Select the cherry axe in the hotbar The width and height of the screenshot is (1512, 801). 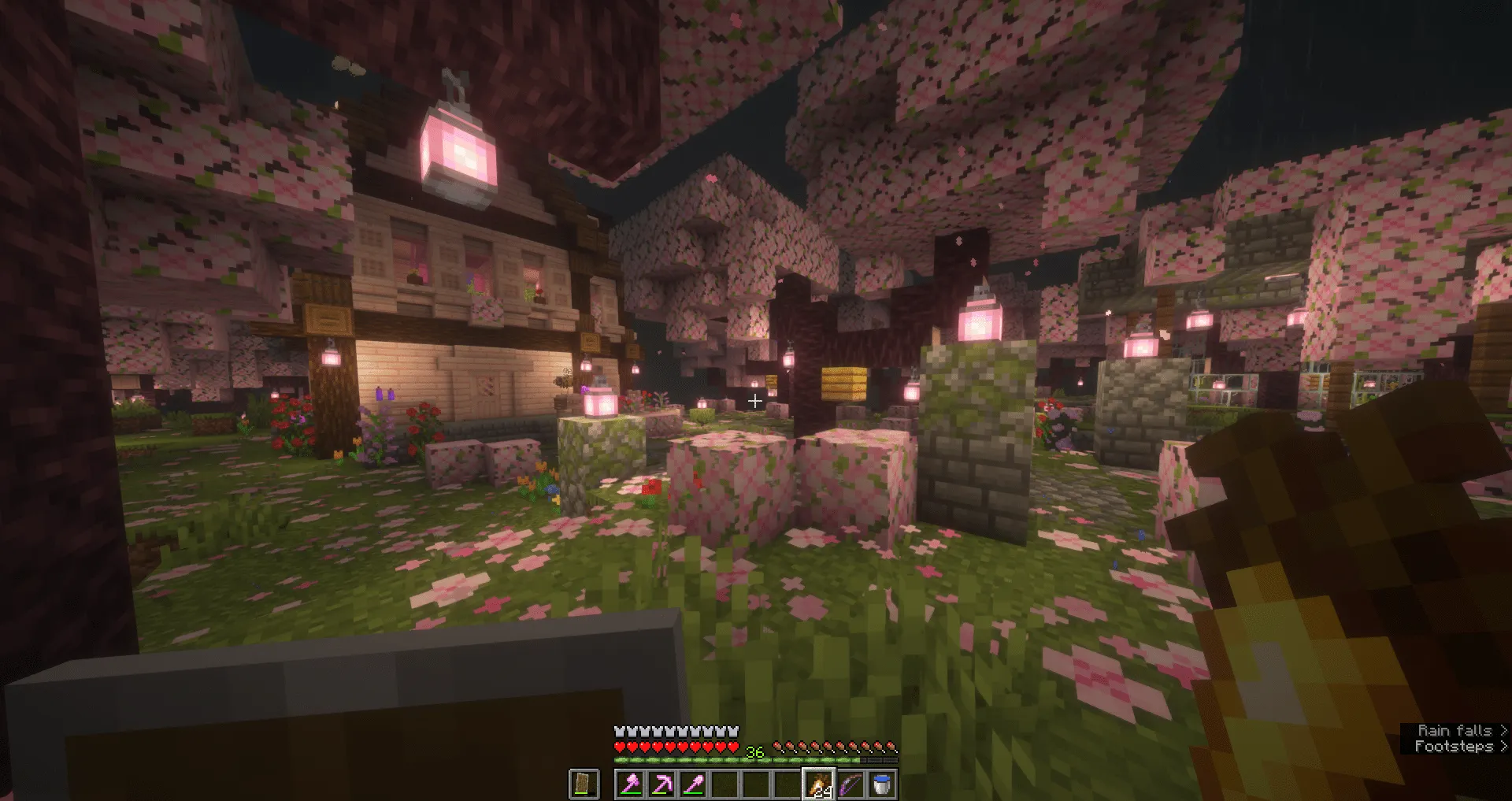[631, 785]
